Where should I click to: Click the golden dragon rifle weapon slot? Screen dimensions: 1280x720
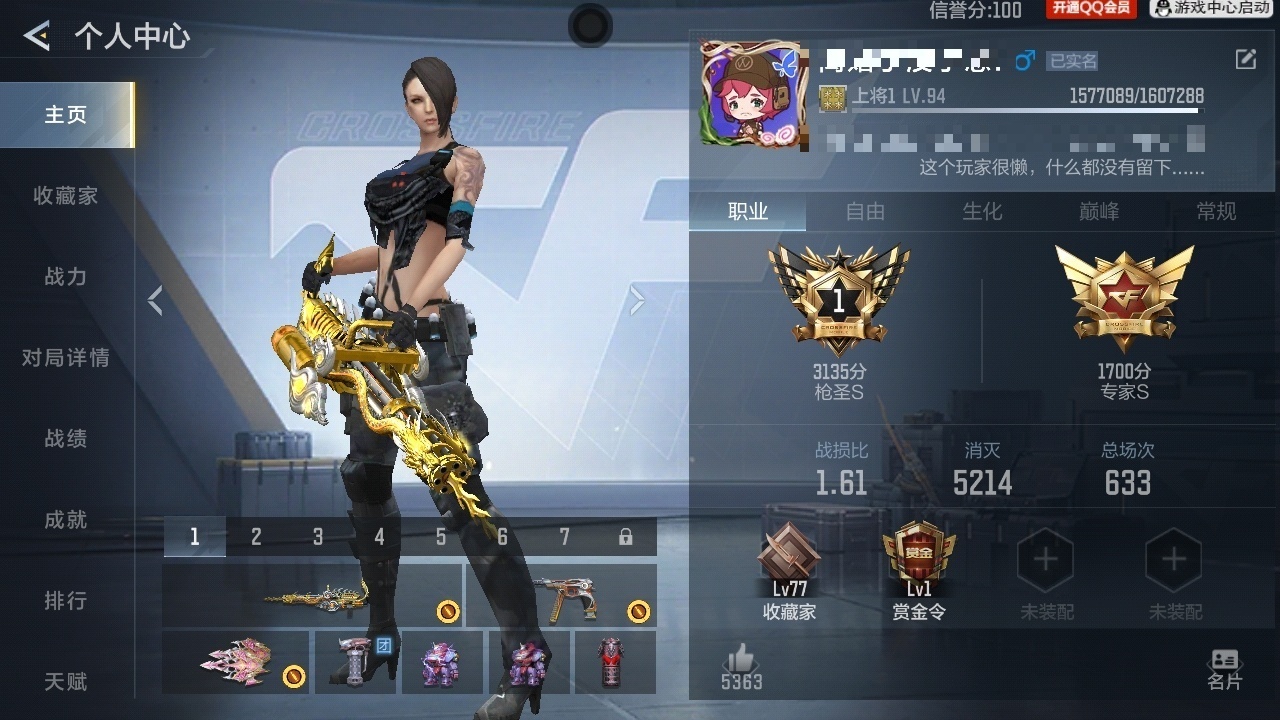313,595
